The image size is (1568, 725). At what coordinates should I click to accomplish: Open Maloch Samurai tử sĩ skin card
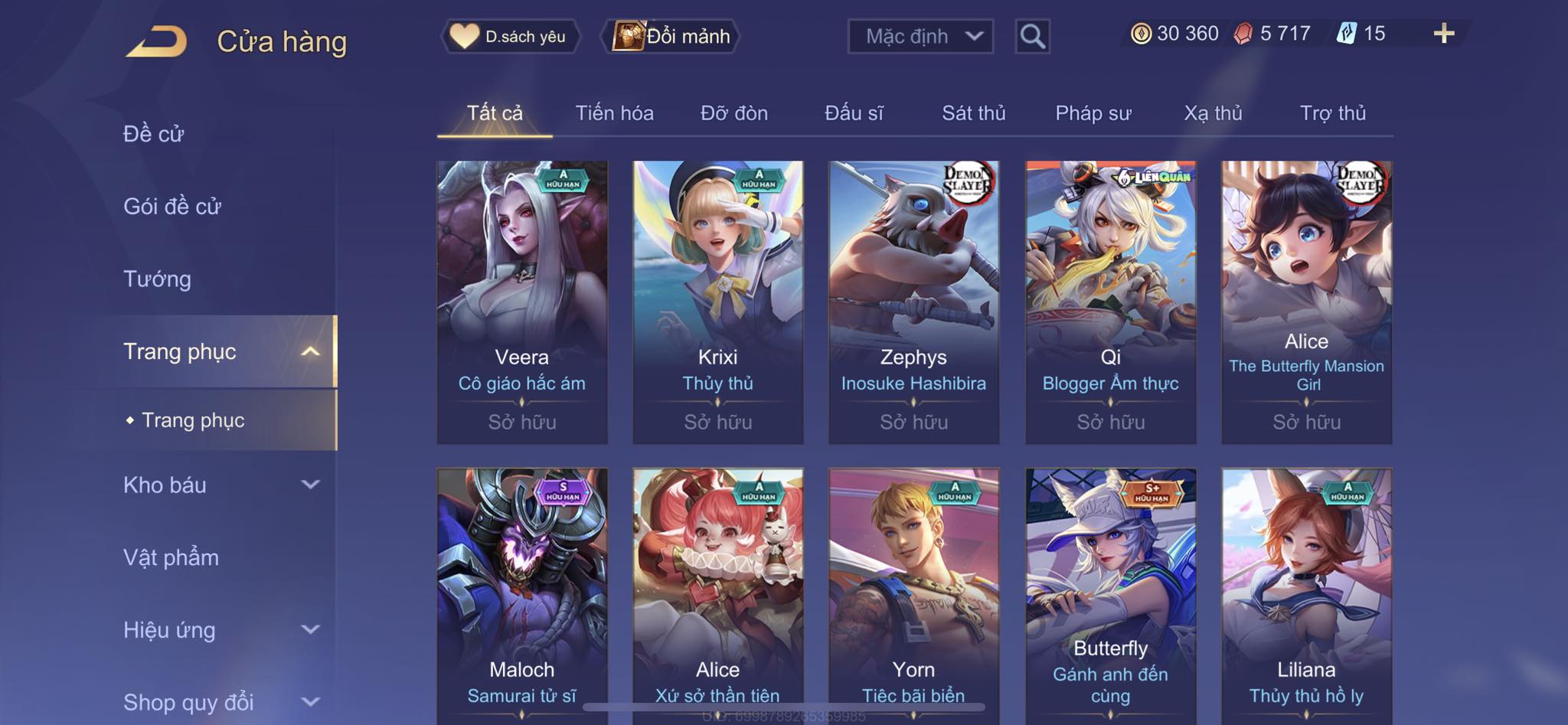click(x=522, y=597)
